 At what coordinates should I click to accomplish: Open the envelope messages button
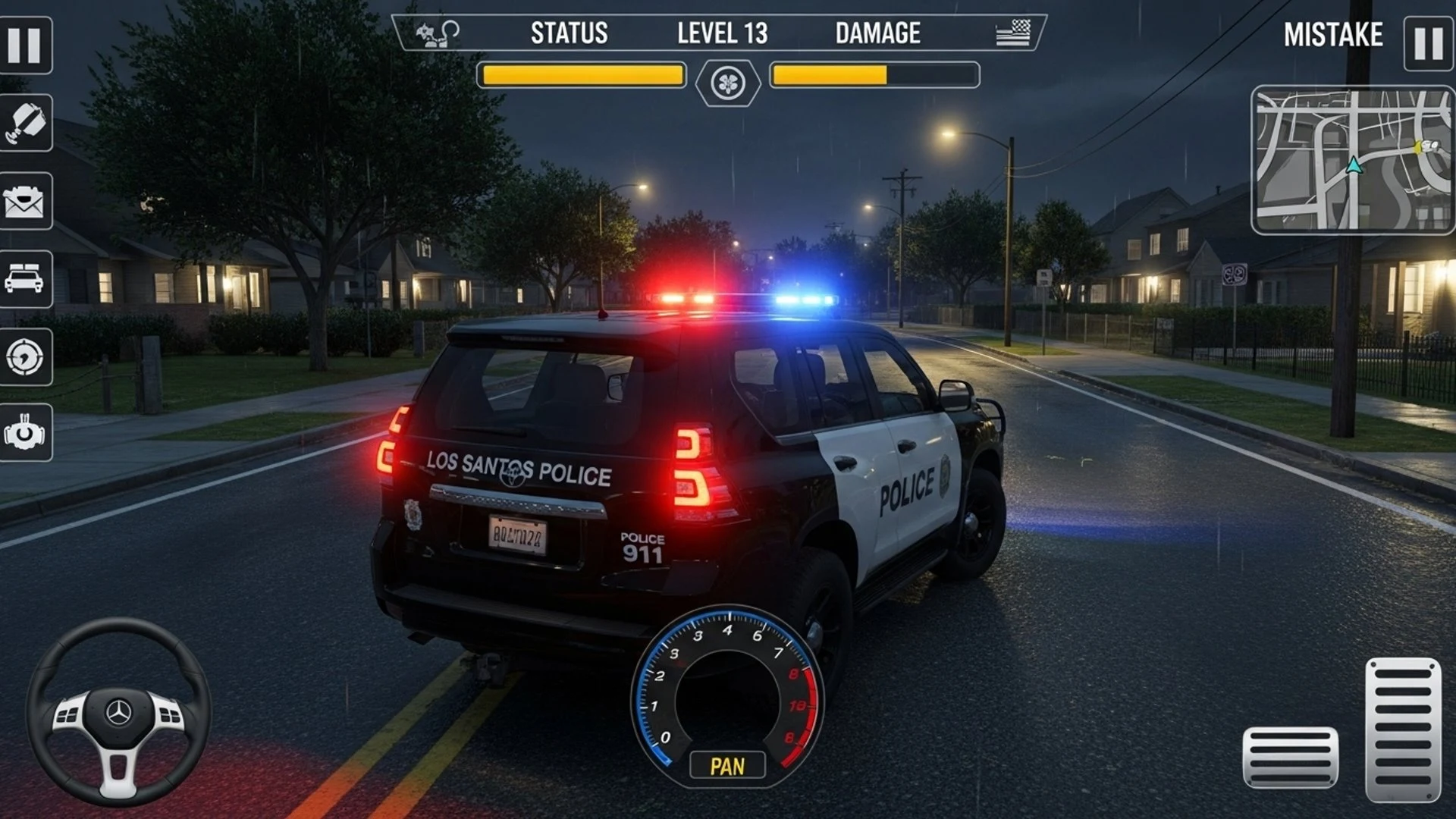pyautogui.click(x=26, y=201)
